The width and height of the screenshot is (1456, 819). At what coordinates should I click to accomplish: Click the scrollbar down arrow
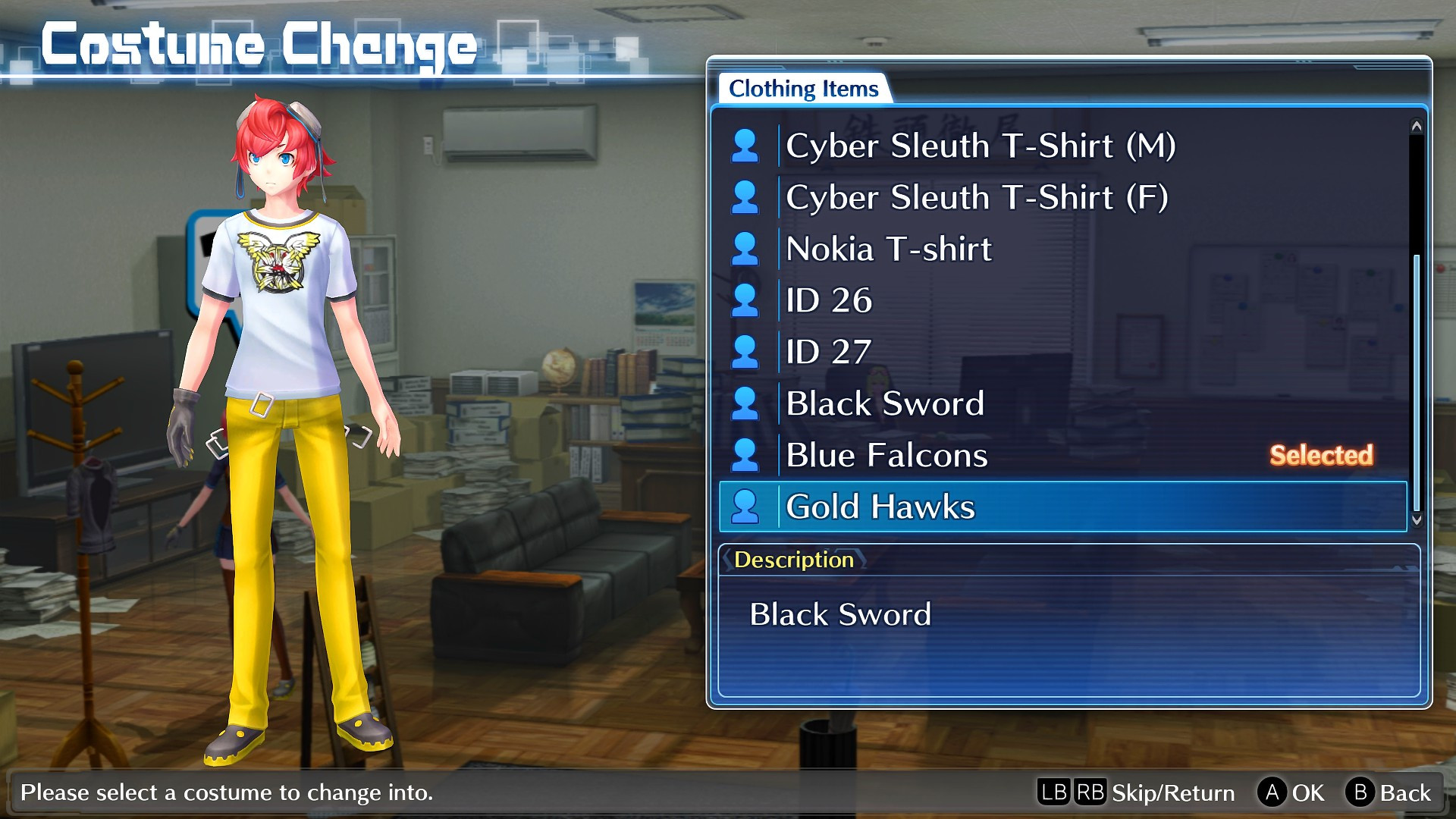[x=1417, y=522]
